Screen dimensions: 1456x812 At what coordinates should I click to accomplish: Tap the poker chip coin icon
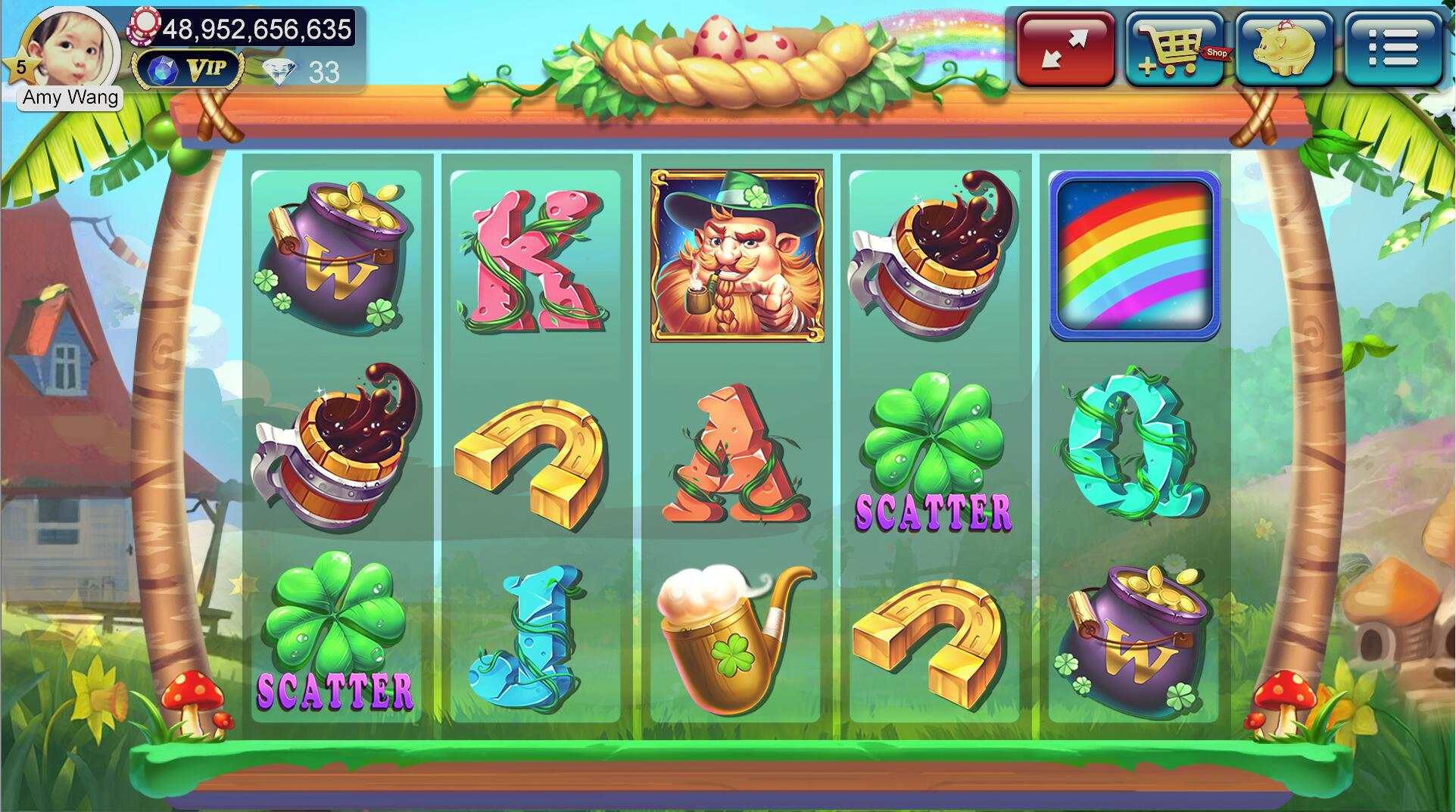pyautogui.click(x=145, y=26)
